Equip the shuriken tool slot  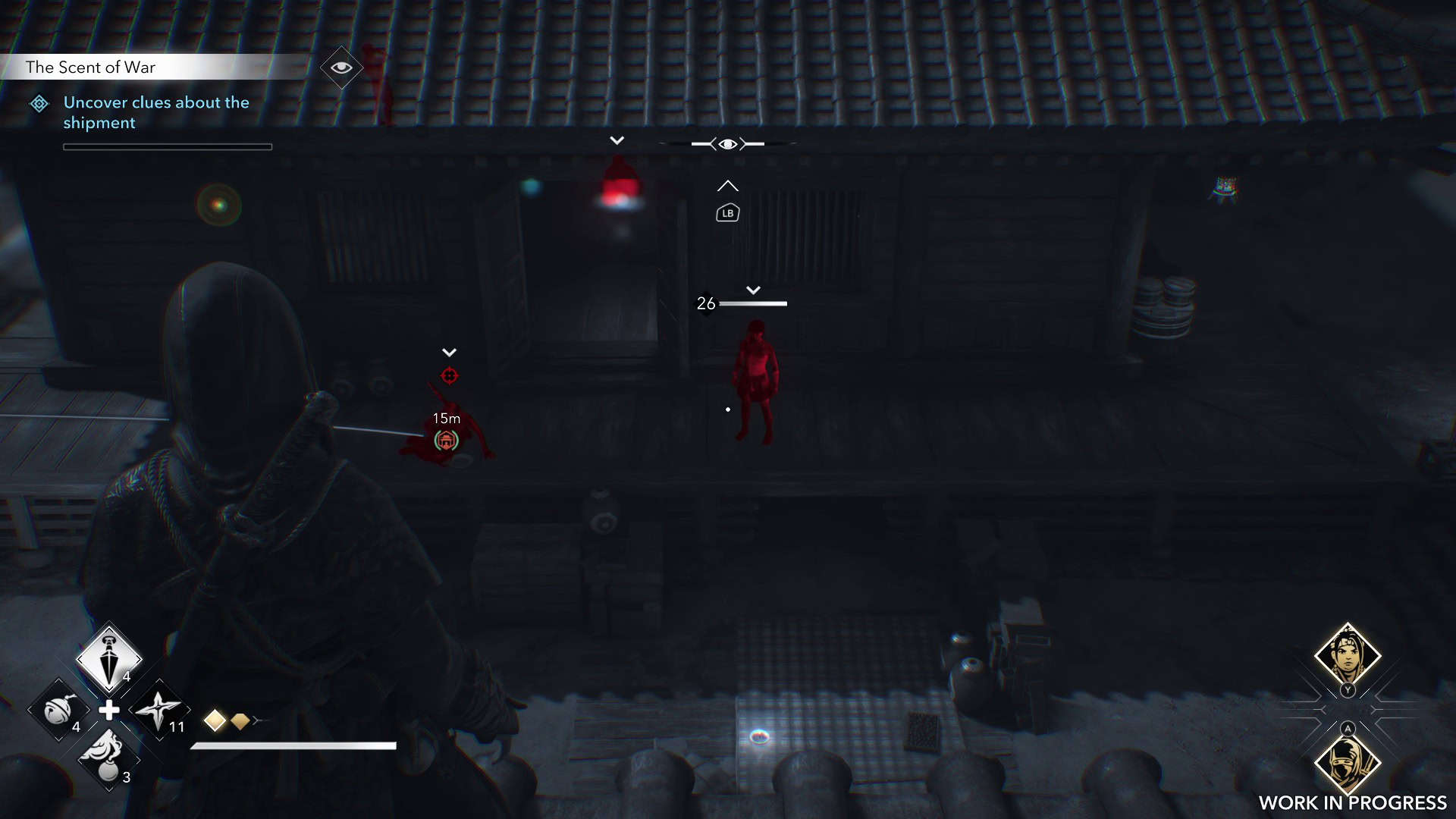click(x=158, y=711)
